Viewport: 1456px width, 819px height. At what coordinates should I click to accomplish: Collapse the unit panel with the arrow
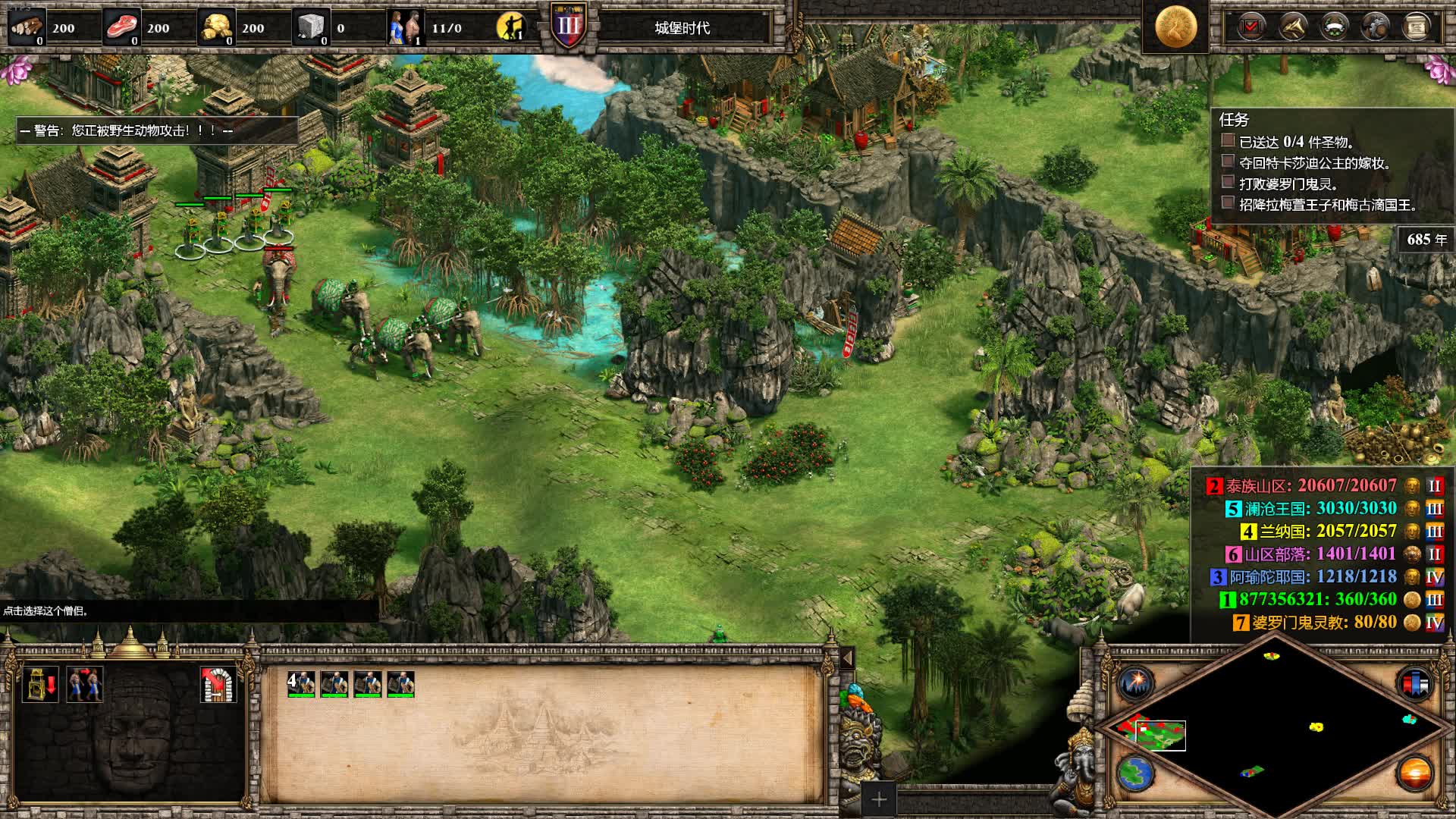coord(847,657)
